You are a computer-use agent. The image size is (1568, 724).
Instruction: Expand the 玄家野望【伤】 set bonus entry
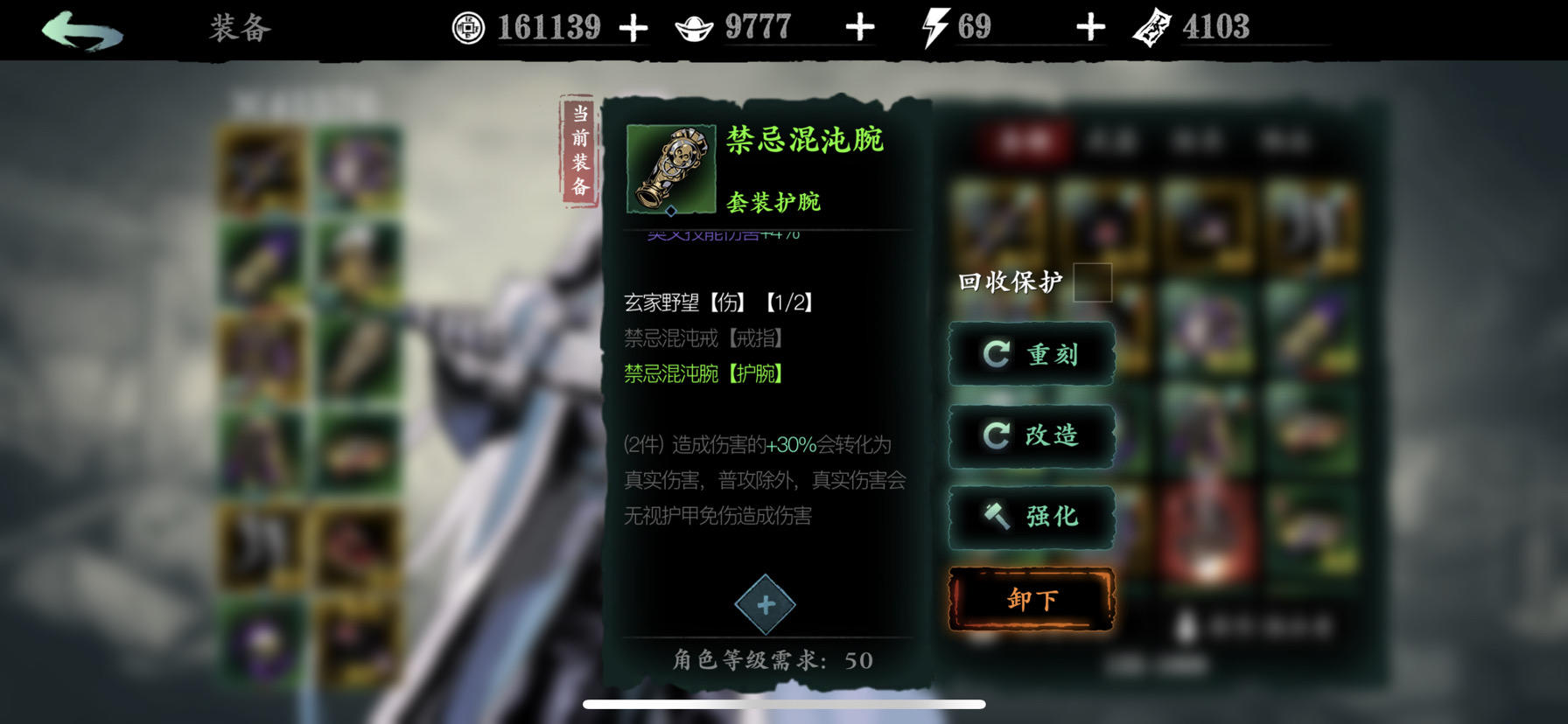click(716, 303)
